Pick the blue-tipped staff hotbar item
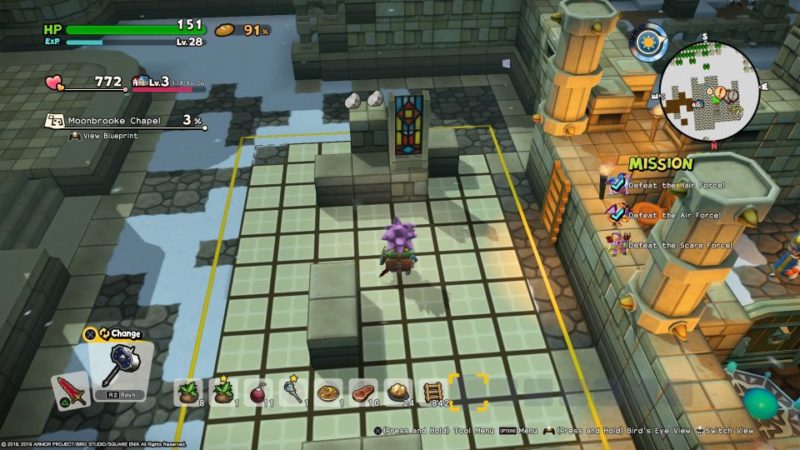This screenshot has width=800, height=450. tap(292, 390)
